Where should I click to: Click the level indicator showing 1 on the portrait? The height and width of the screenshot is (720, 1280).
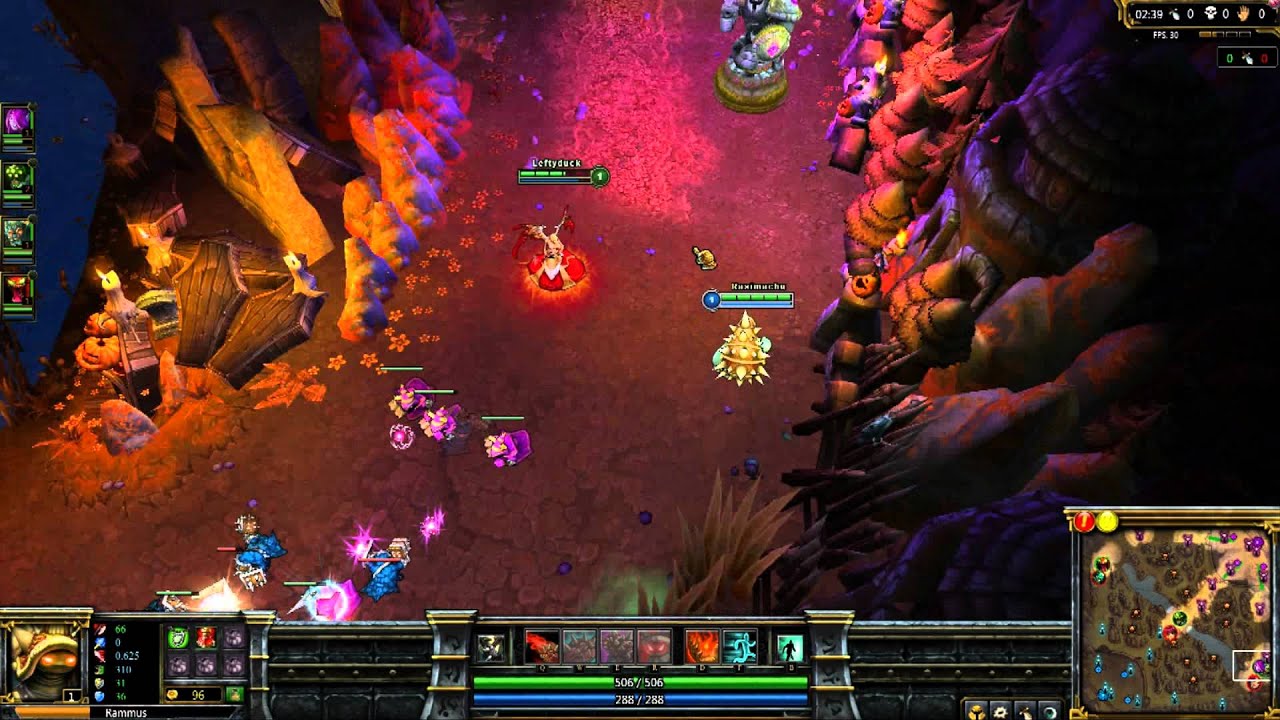pyautogui.click(x=73, y=694)
